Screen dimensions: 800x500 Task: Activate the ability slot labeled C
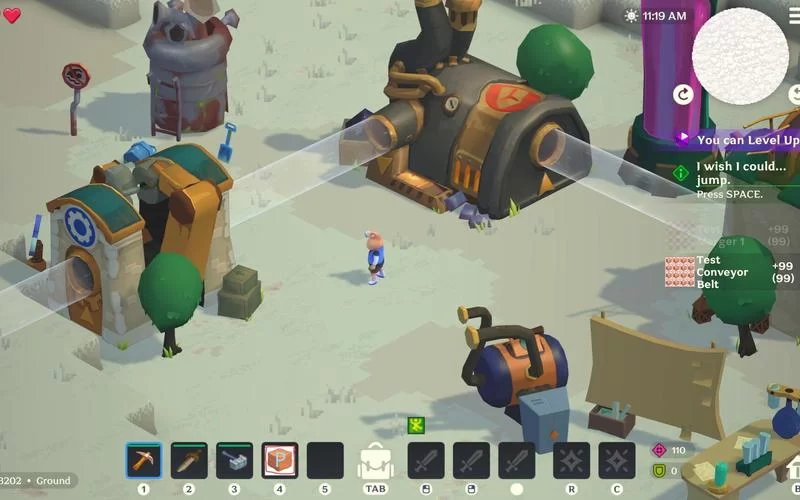(617, 460)
